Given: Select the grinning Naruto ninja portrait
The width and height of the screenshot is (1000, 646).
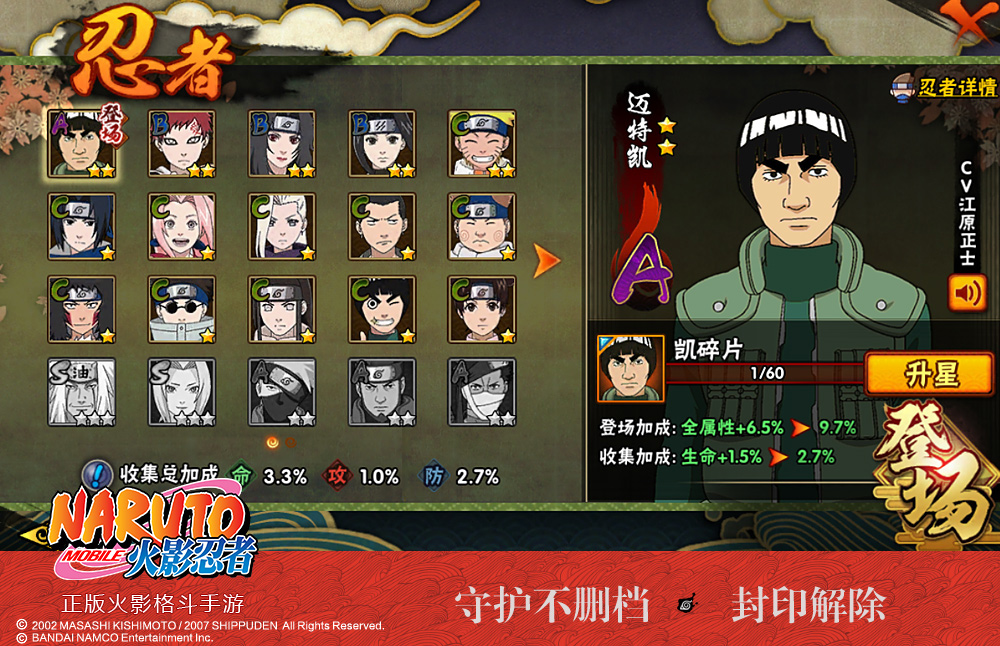Looking at the screenshot, I should point(482,144).
